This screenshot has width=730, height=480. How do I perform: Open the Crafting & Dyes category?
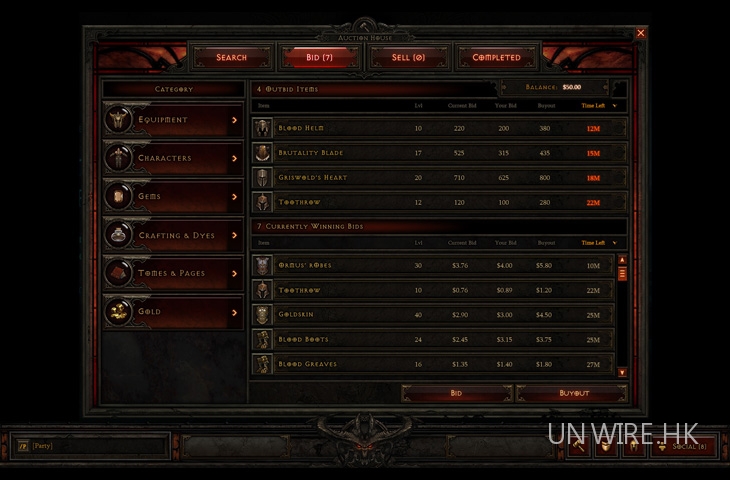173,235
